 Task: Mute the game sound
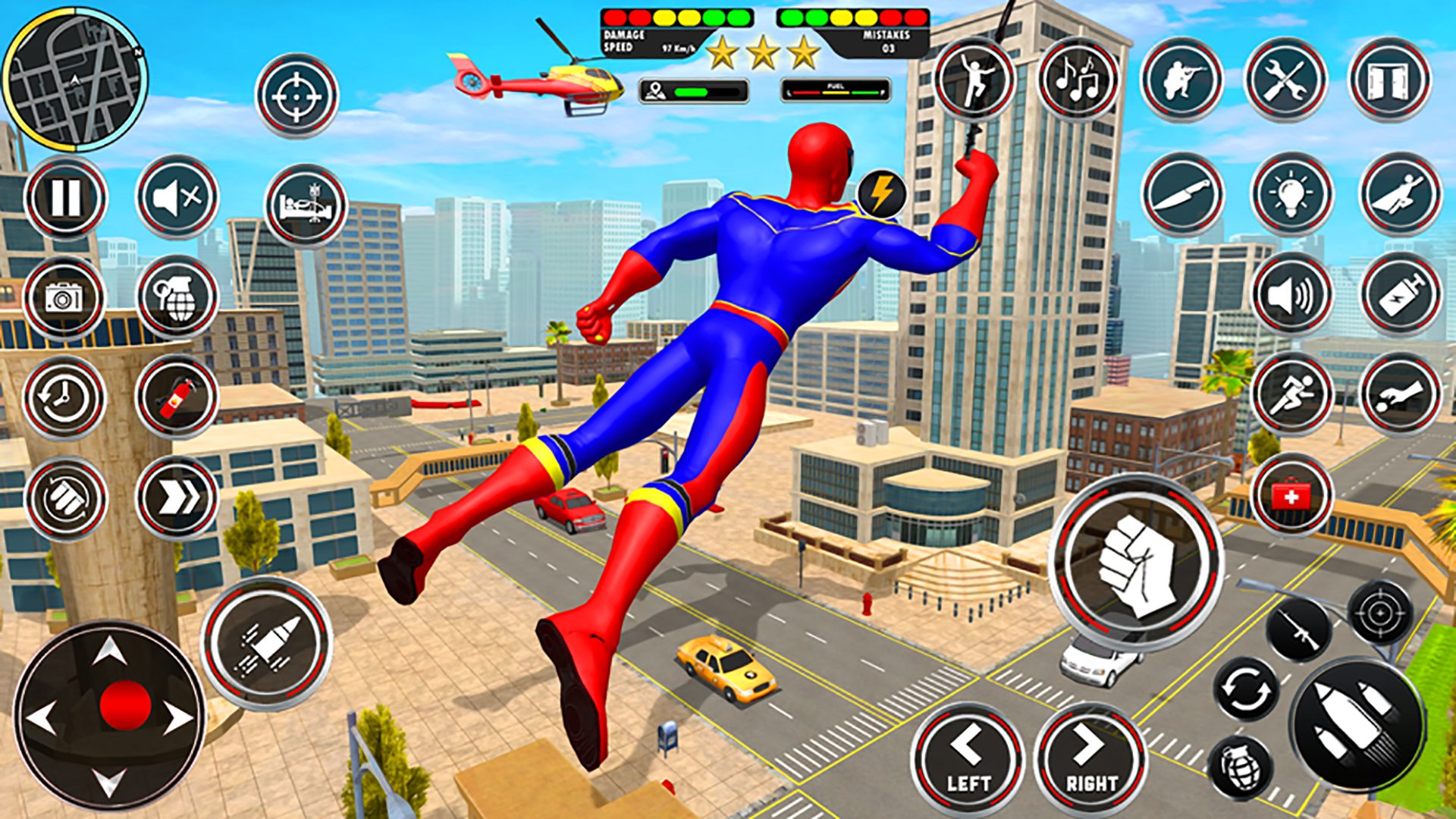tap(177, 198)
